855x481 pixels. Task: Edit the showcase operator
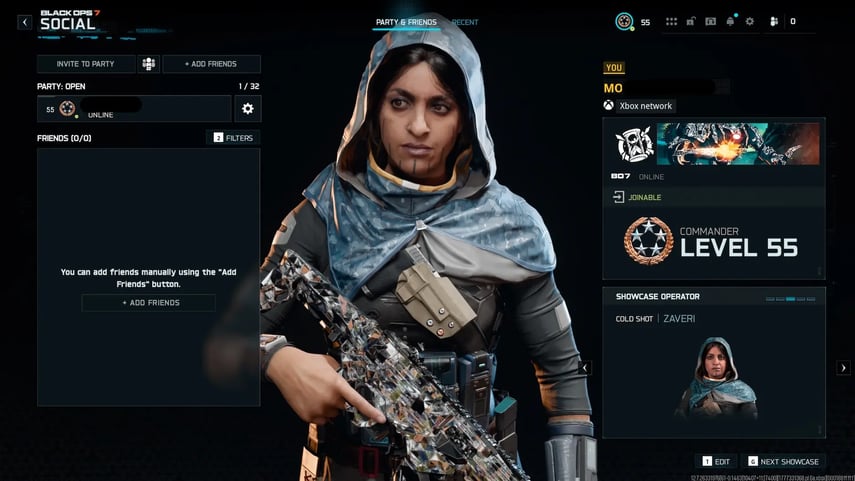click(717, 461)
